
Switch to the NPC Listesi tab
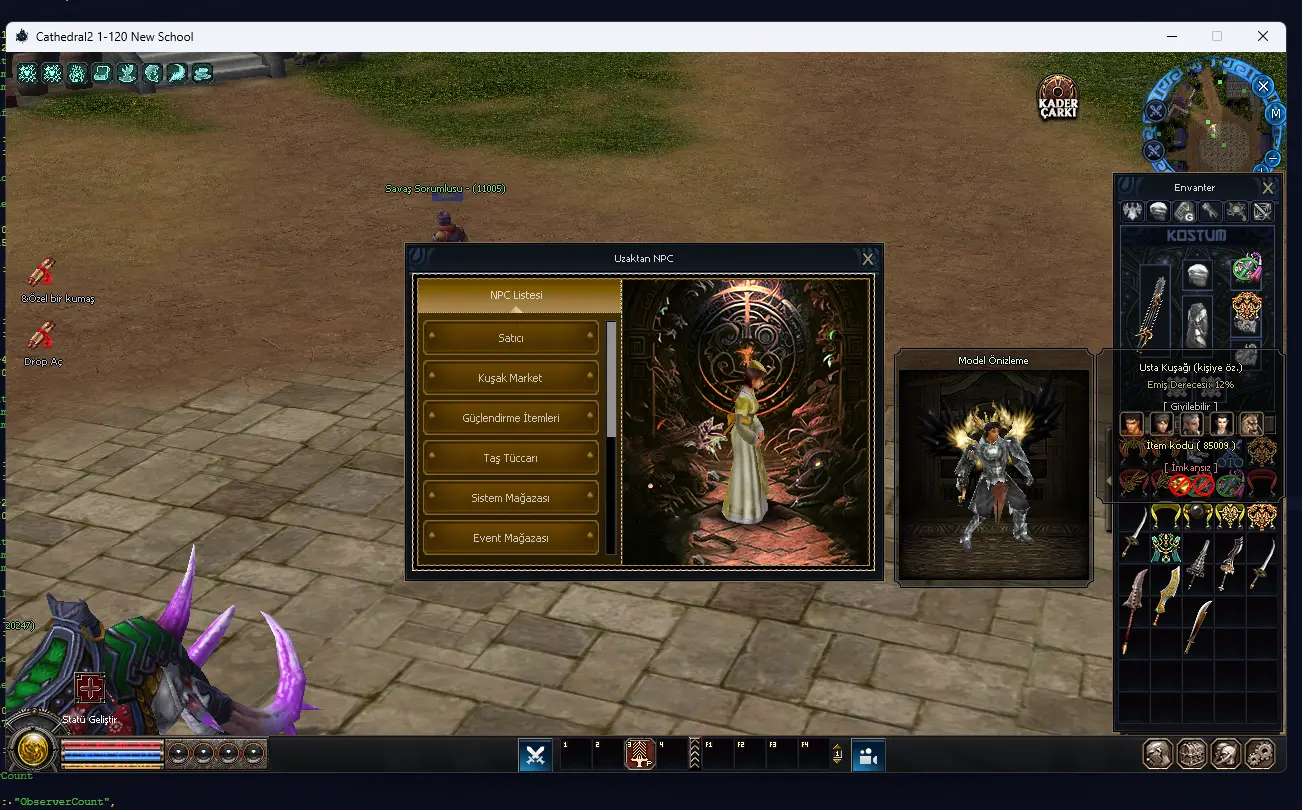point(516,295)
